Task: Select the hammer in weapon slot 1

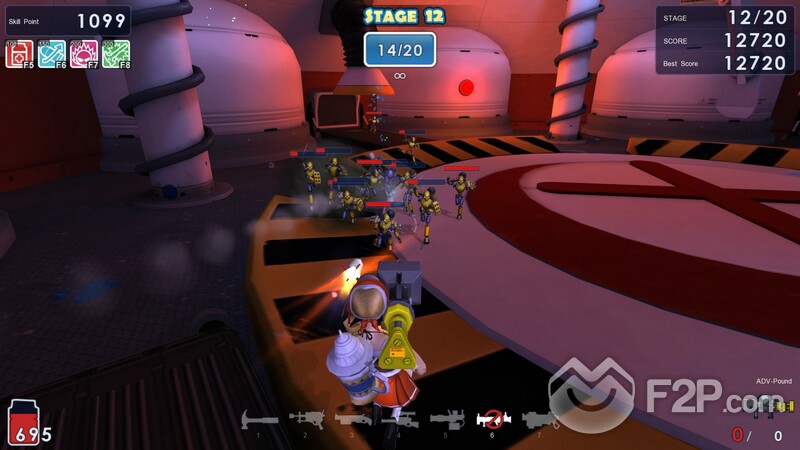Action: coord(260,419)
